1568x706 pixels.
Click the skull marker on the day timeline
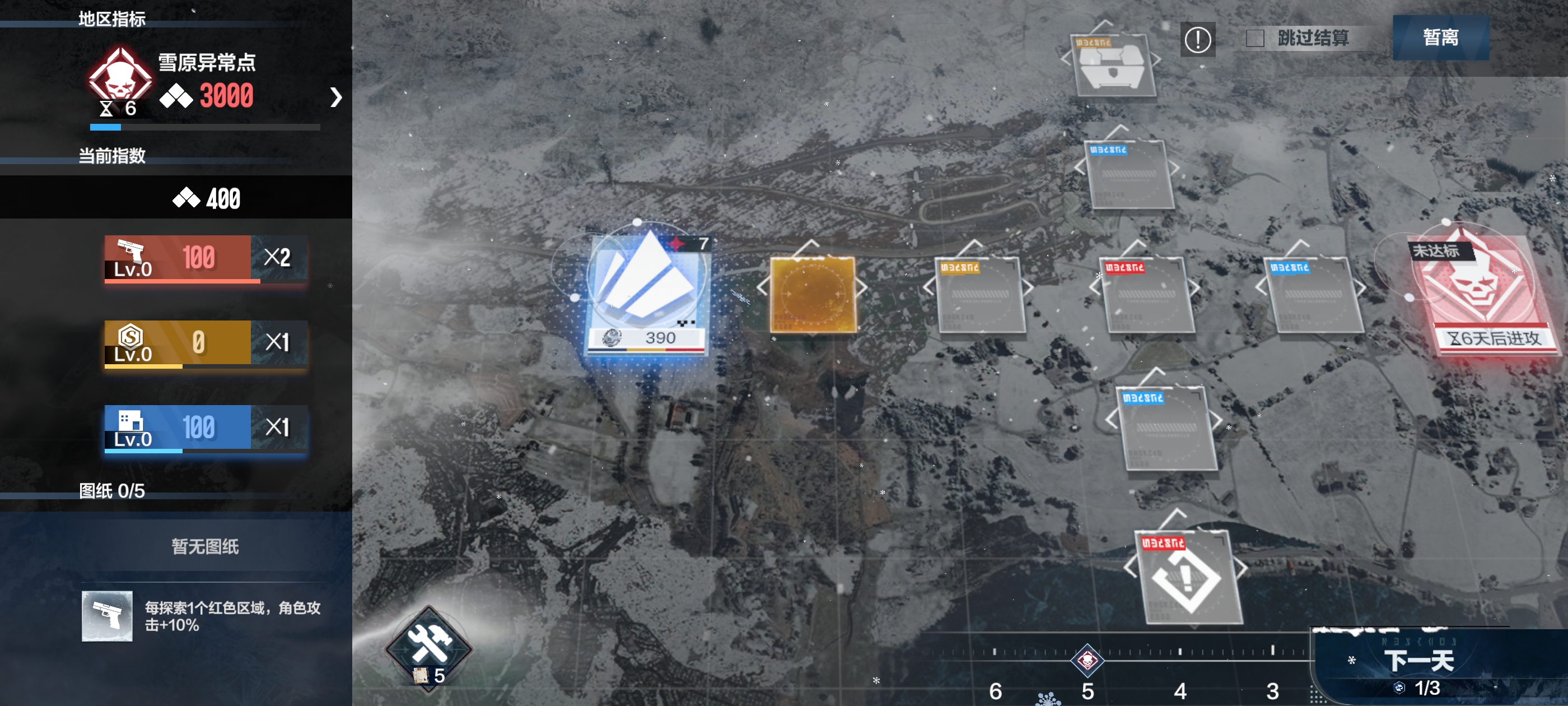click(1087, 659)
